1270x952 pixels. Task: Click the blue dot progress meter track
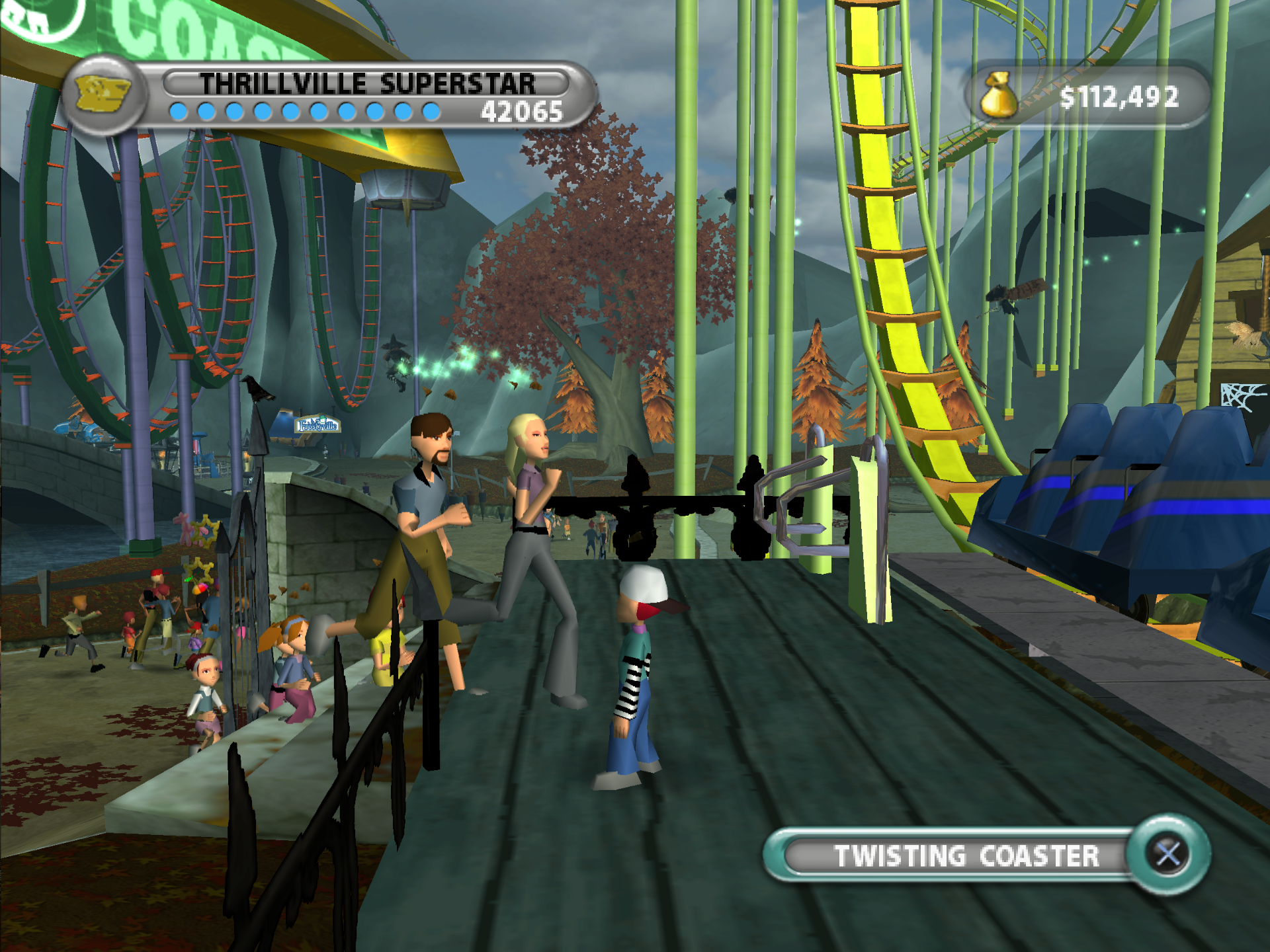304,111
